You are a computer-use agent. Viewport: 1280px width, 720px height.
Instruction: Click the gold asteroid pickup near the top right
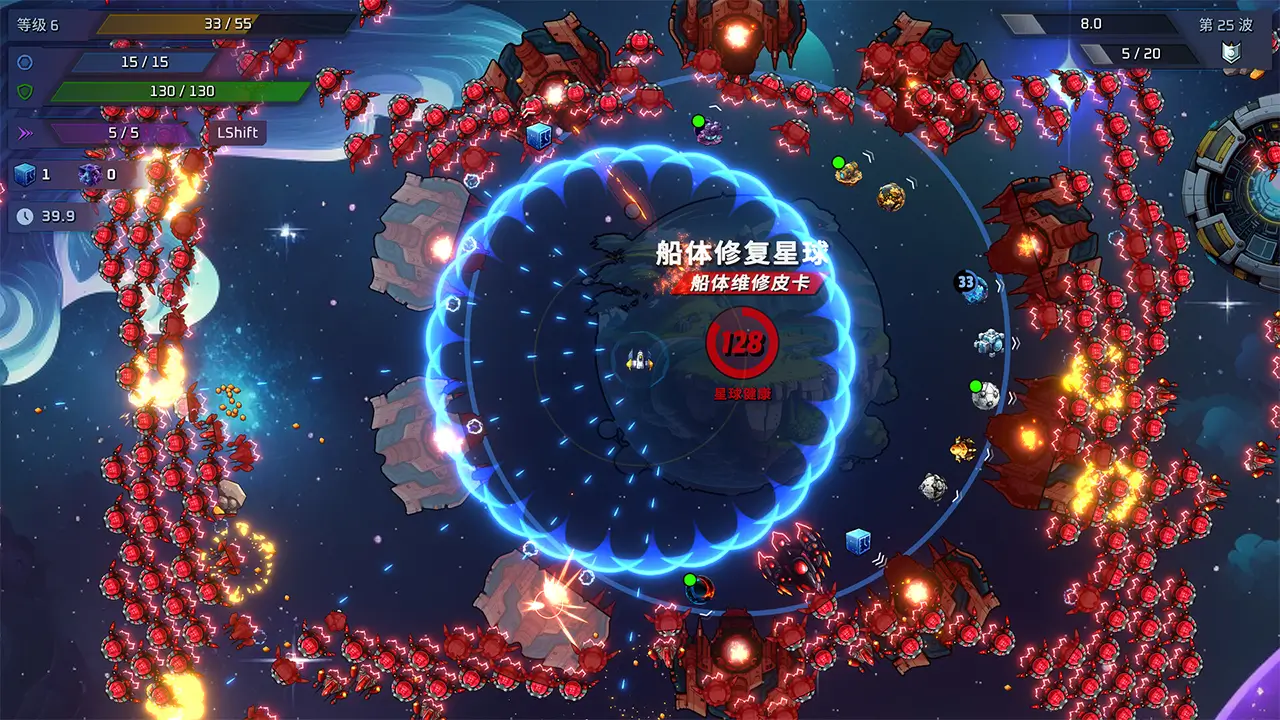(x=890, y=198)
